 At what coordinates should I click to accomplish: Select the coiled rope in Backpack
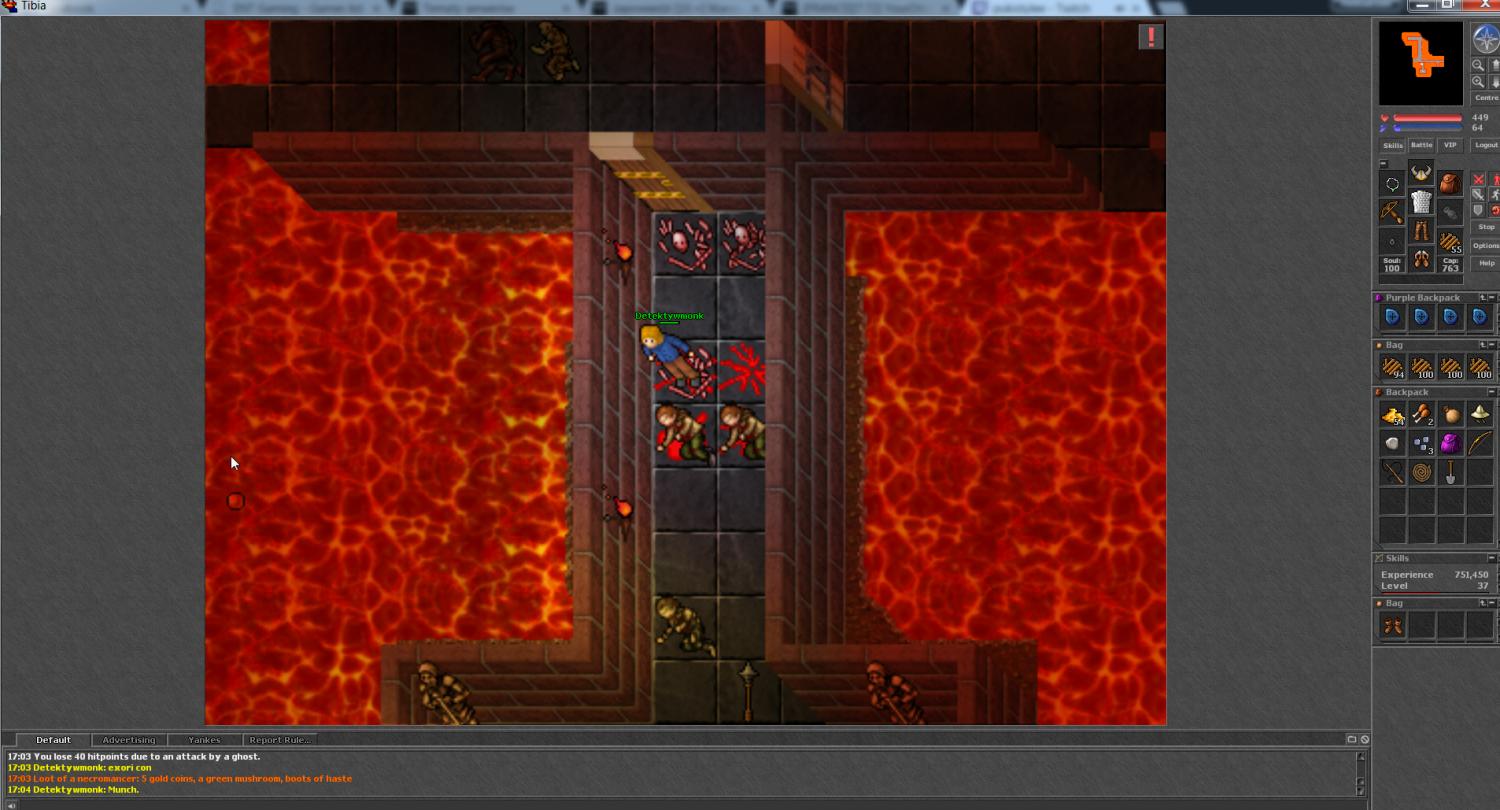1421,472
